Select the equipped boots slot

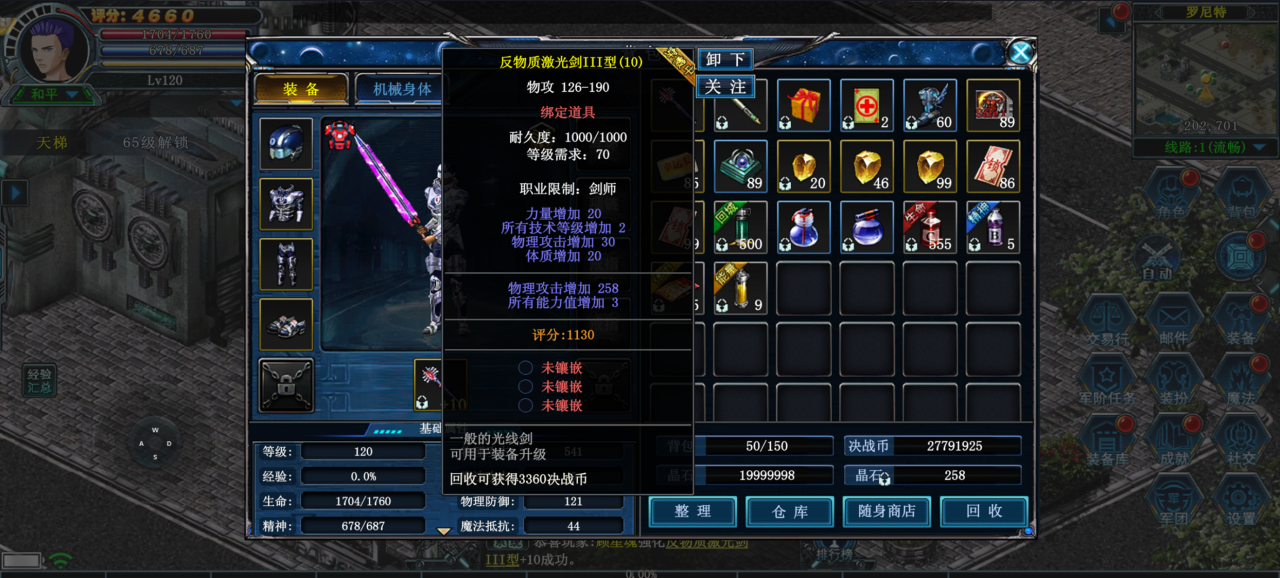[x=286, y=324]
